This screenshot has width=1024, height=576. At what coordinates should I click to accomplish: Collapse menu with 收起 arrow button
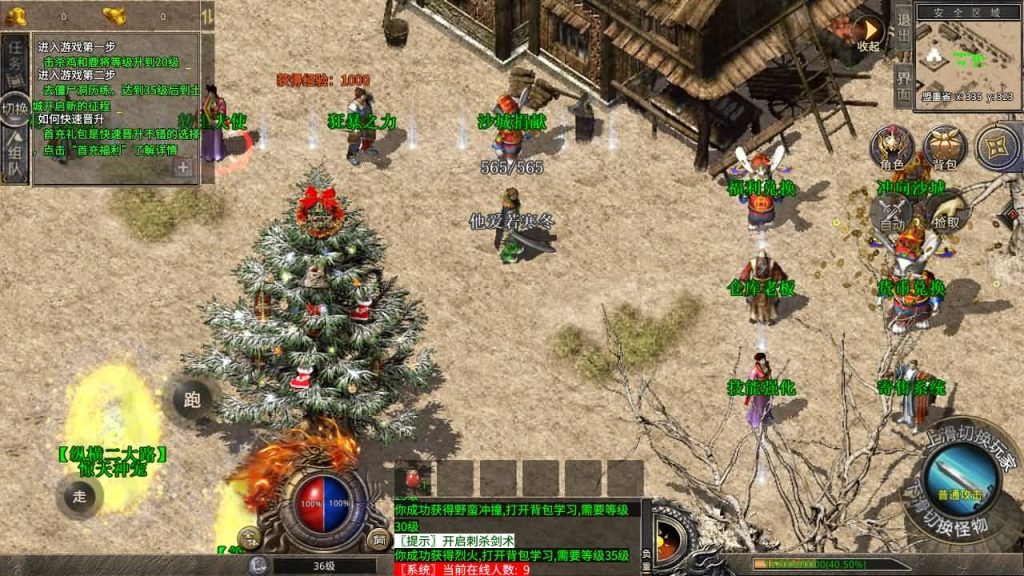point(868,31)
